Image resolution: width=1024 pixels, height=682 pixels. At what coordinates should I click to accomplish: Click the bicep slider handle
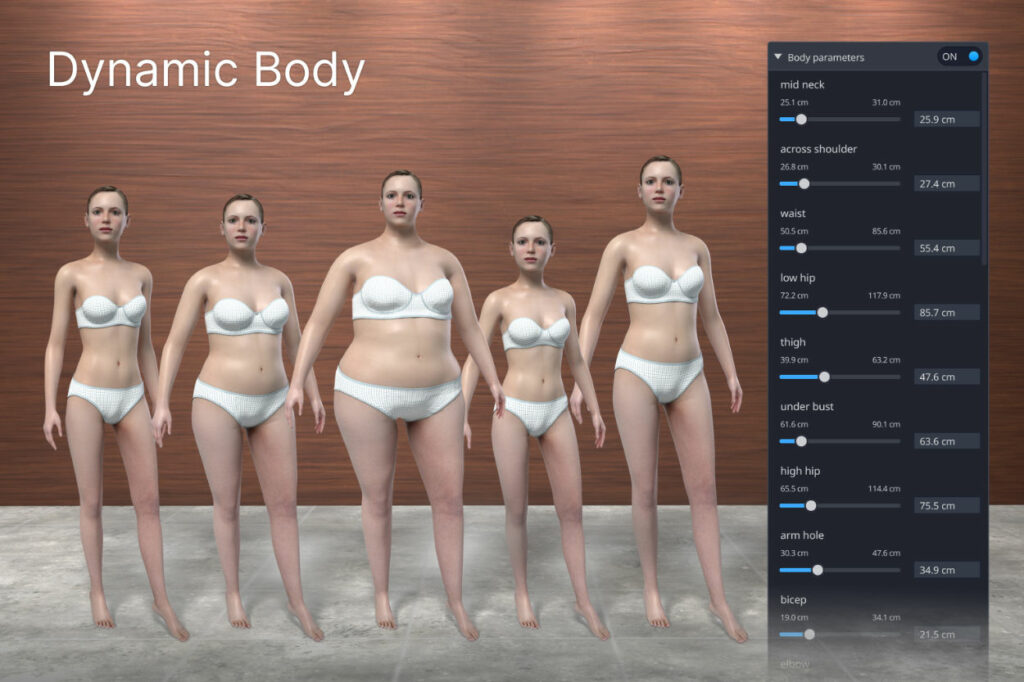[809, 634]
